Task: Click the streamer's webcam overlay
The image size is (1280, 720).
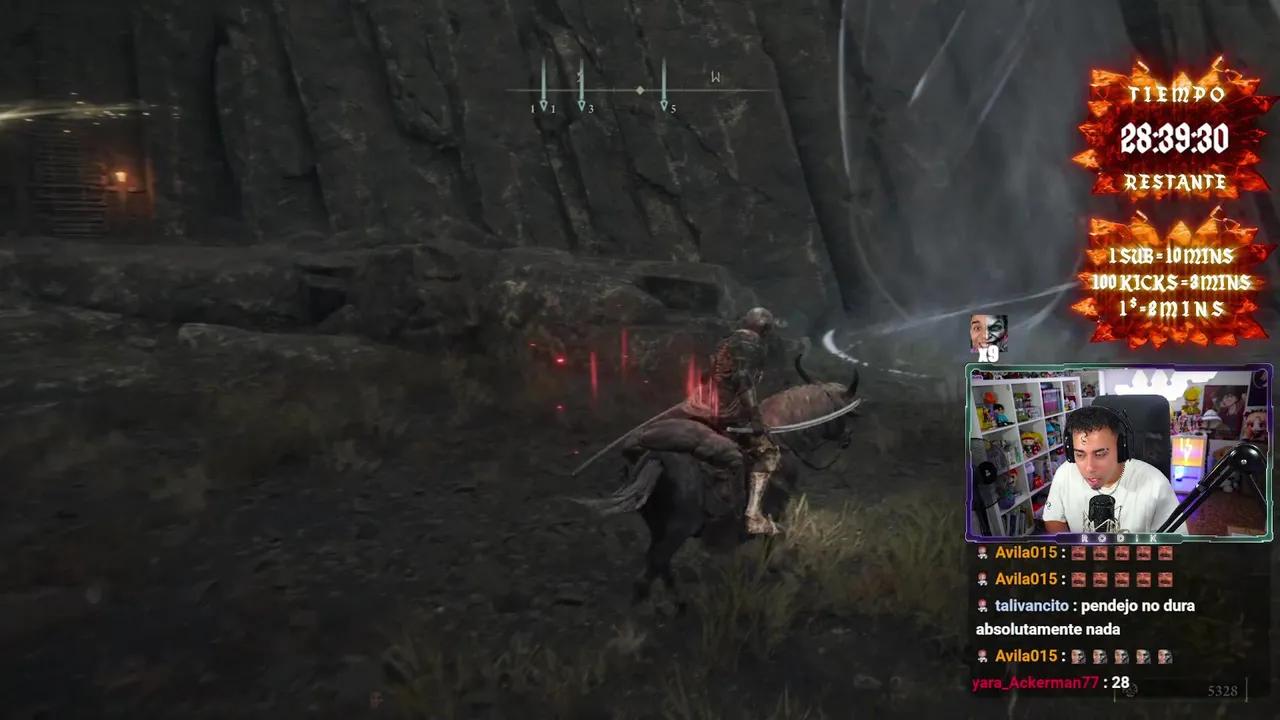Action: 1118,453
